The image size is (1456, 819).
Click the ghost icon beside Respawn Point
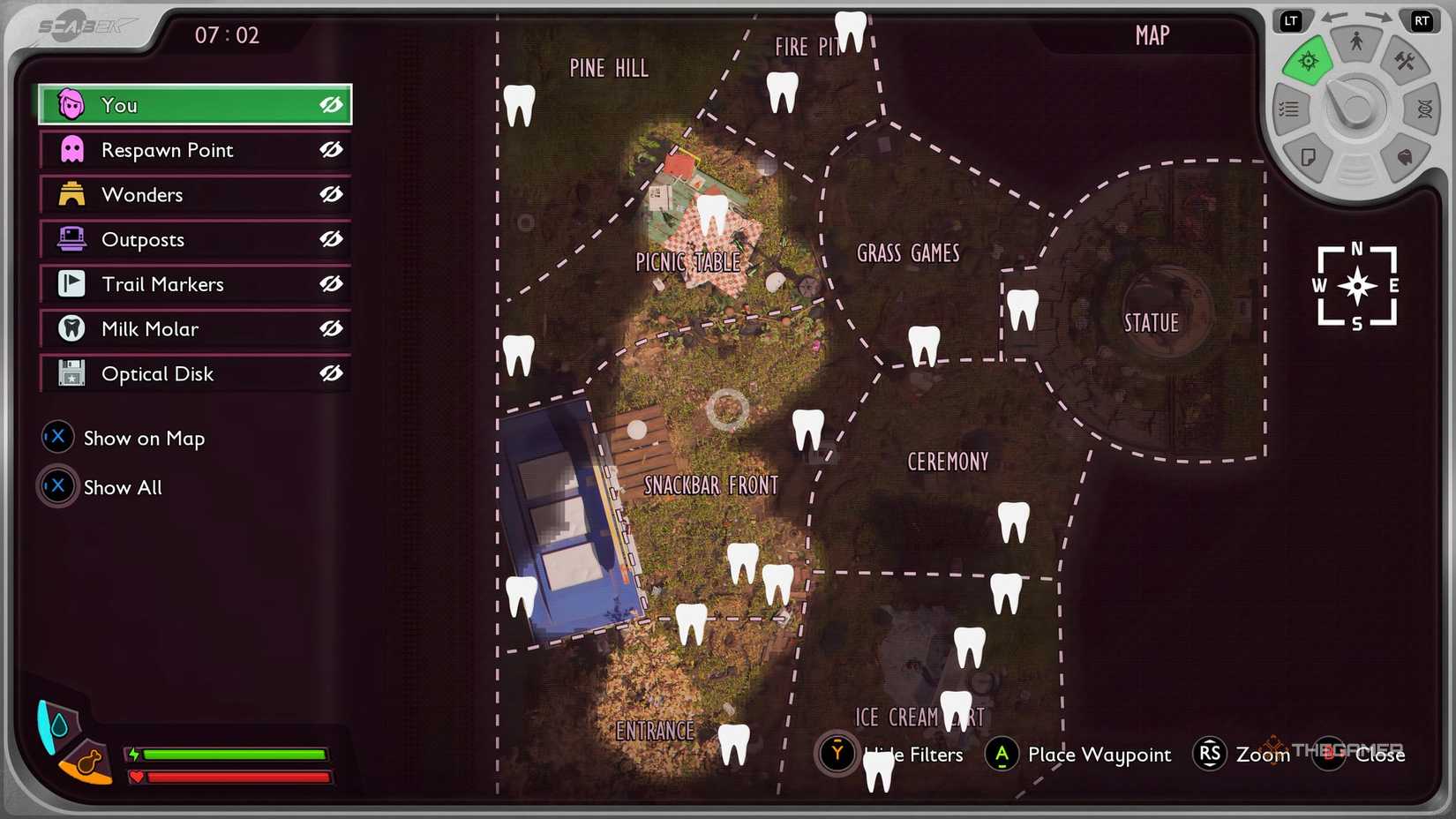click(x=71, y=149)
